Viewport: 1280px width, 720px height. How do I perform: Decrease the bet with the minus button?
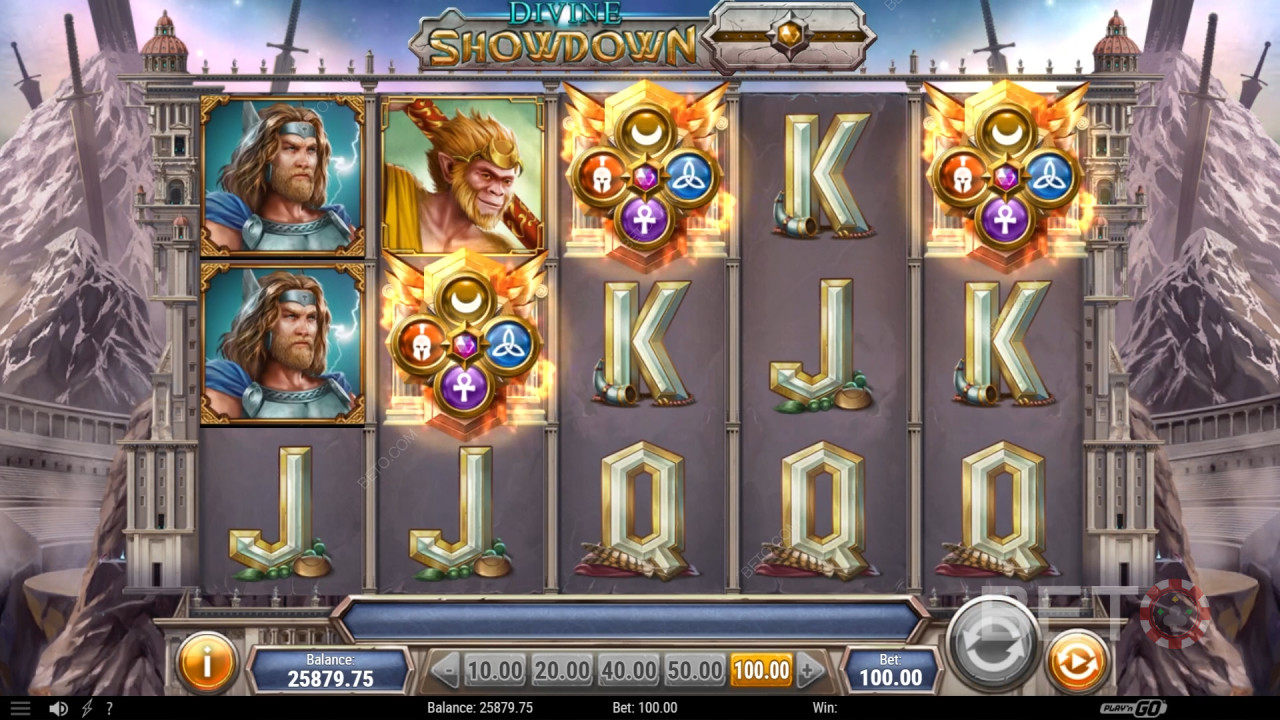(446, 669)
